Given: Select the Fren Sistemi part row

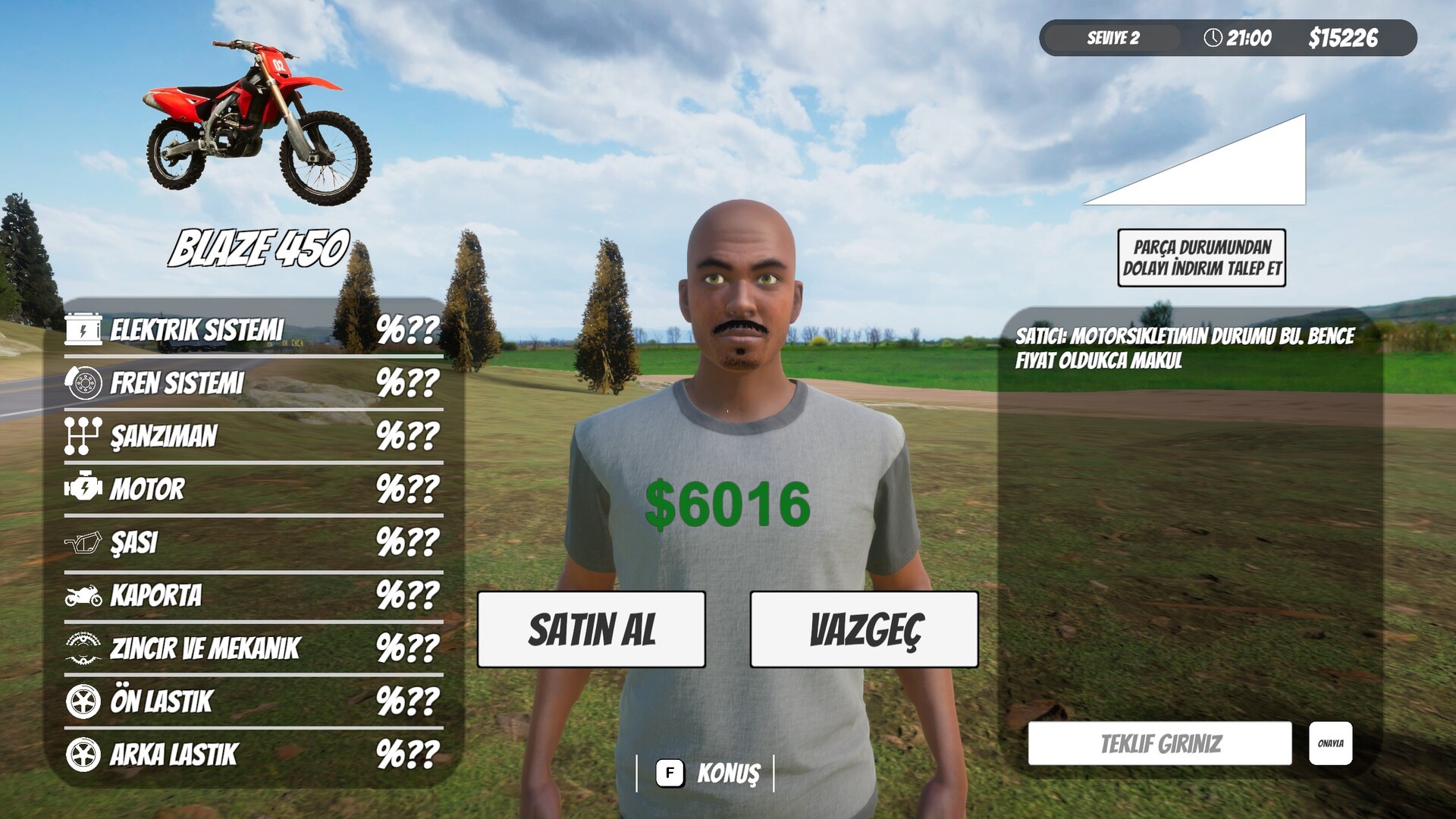Looking at the screenshot, I should pos(253,383).
